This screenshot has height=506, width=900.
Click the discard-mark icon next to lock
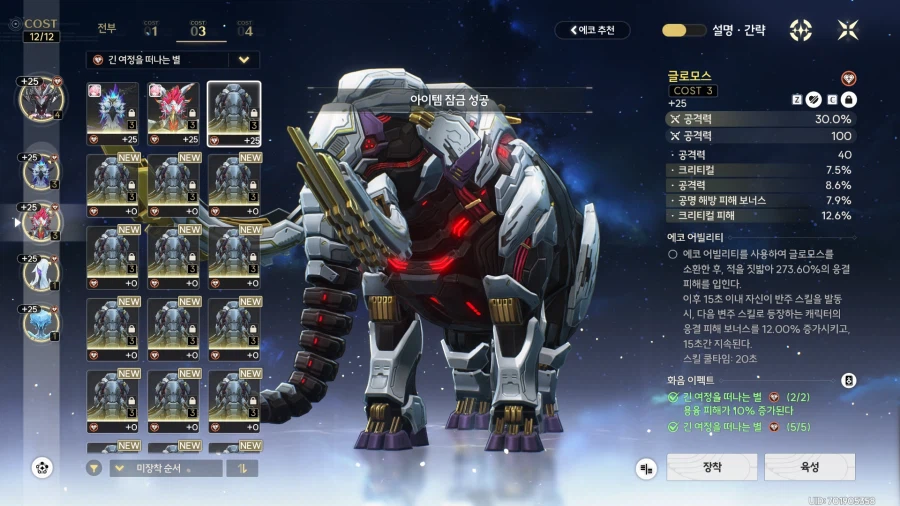[815, 99]
